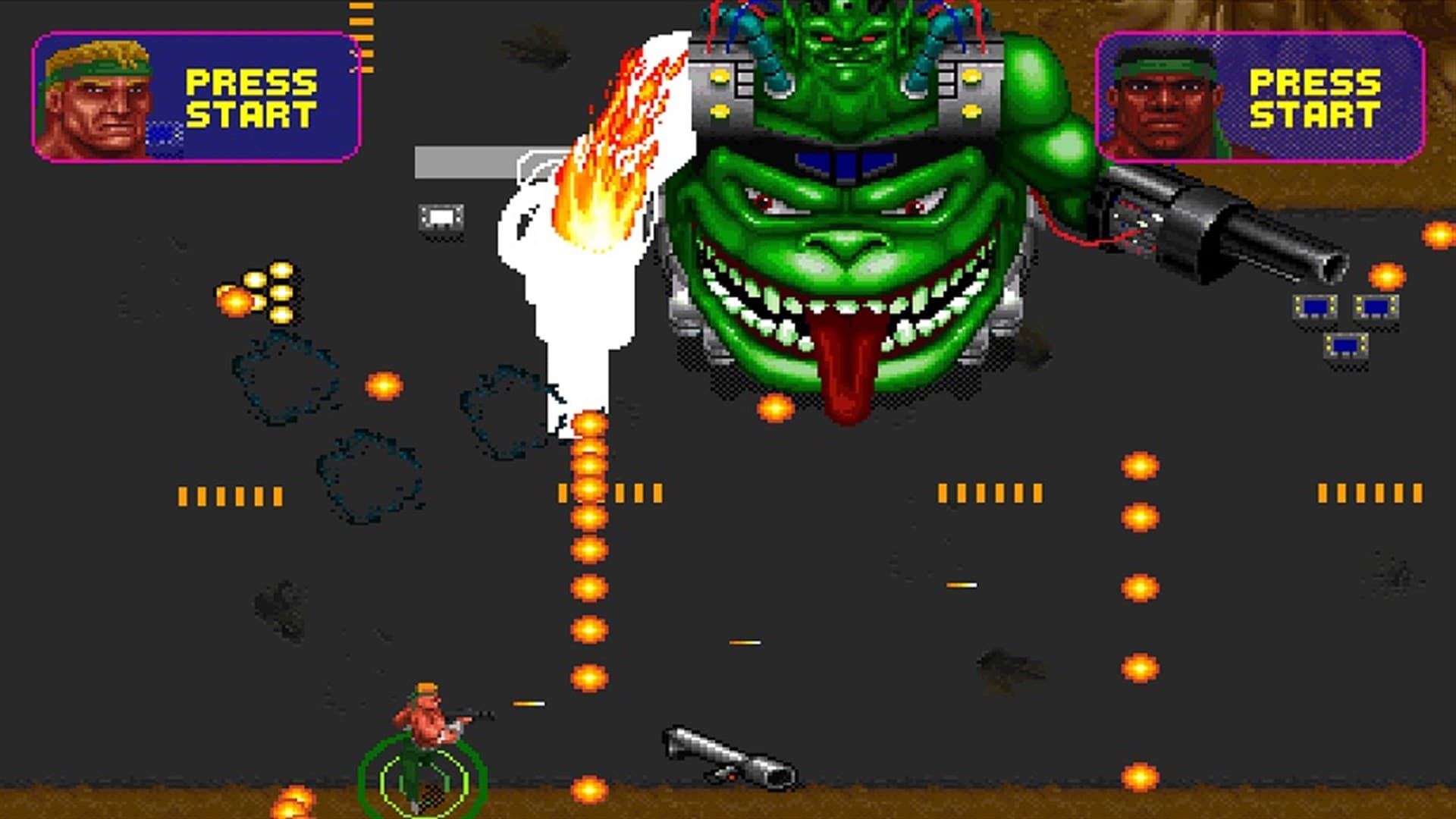Click the left PRESS START prompt

pos(250,97)
